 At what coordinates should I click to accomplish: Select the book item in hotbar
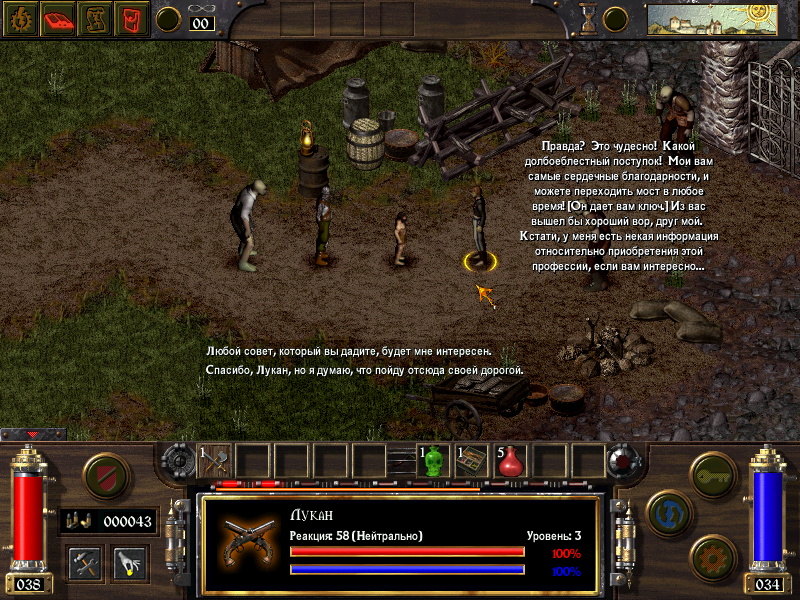click(471, 461)
